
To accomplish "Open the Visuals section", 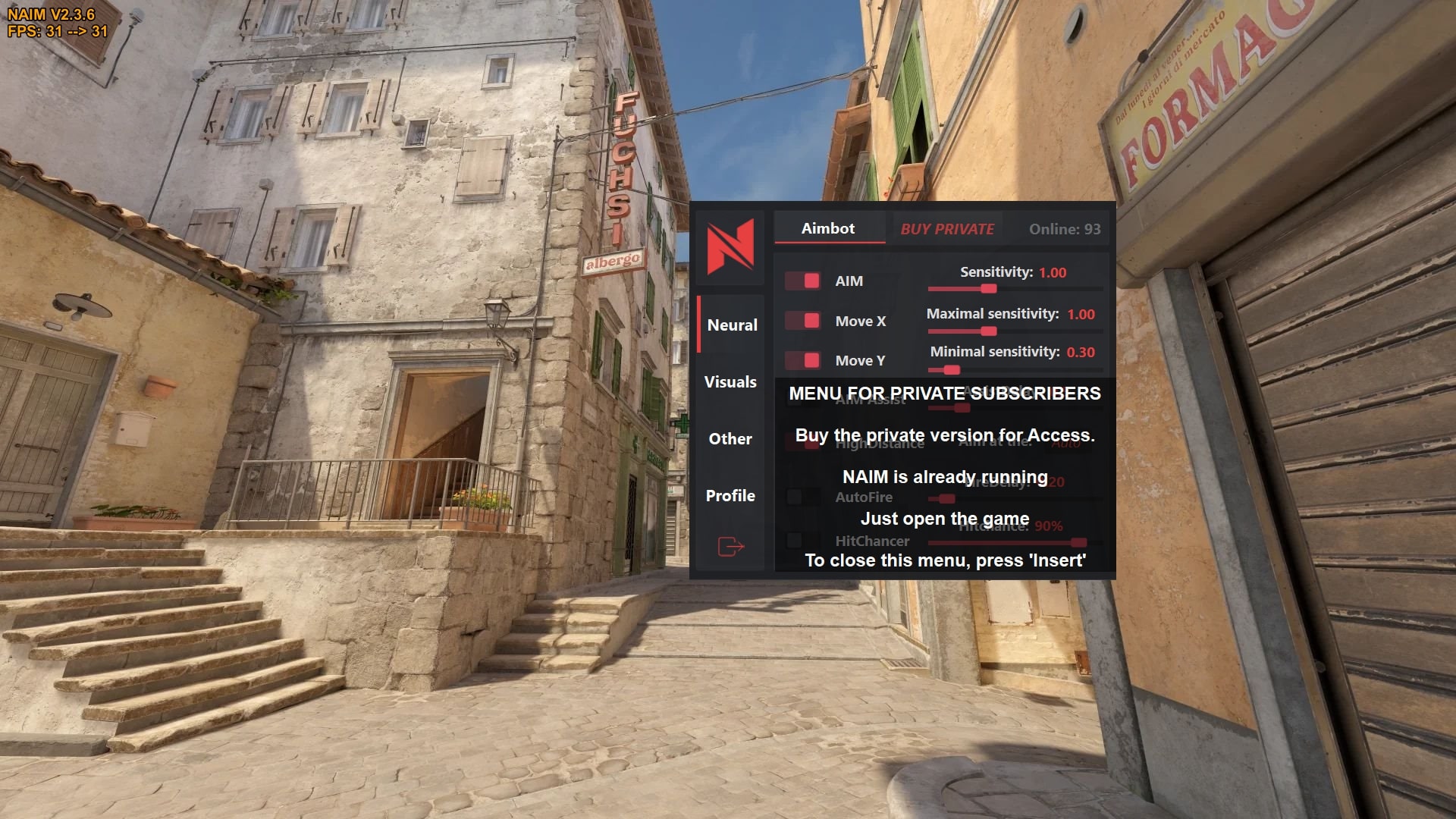I will coord(730,382).
